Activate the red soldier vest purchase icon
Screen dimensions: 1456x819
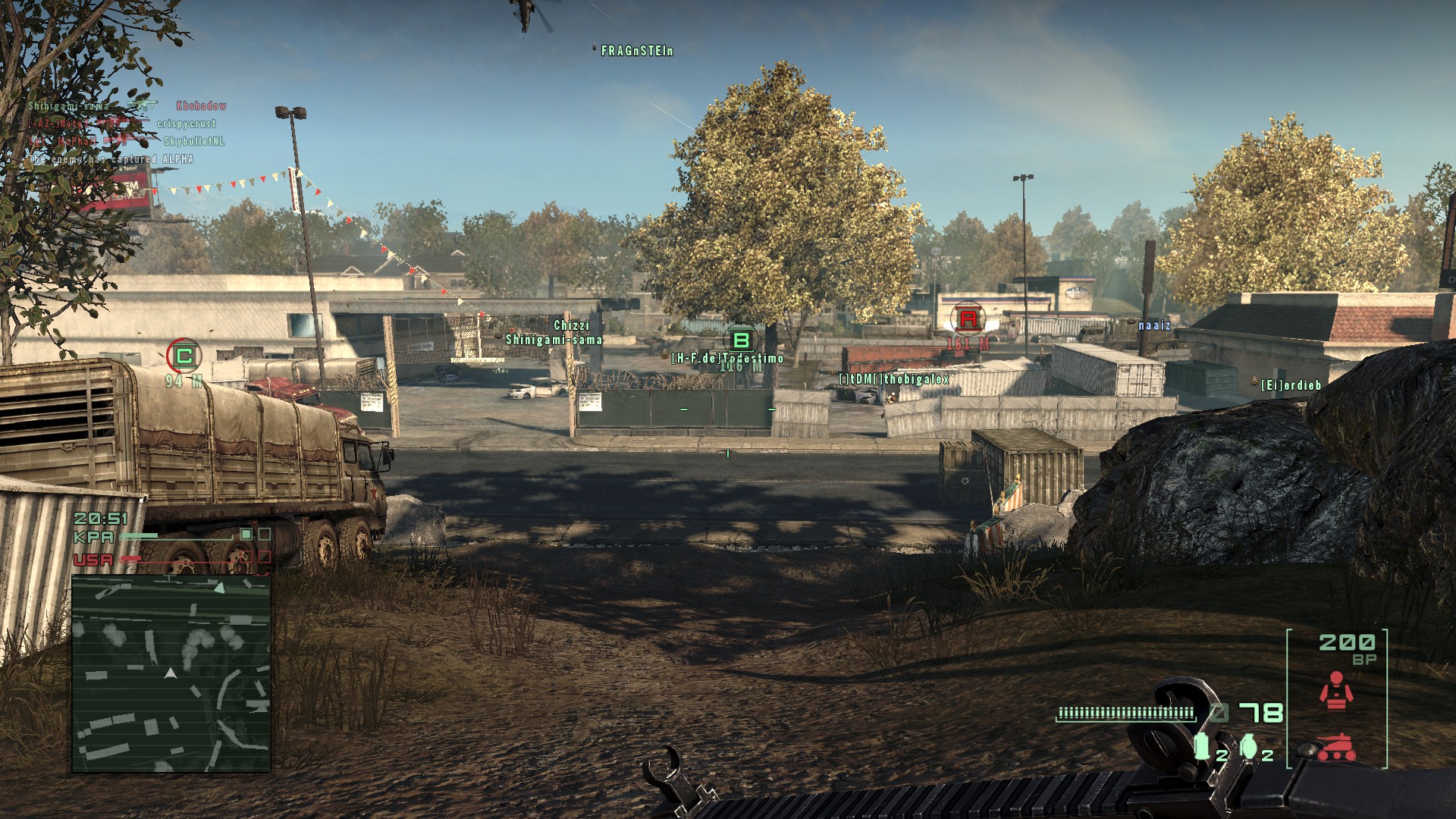1336,691
